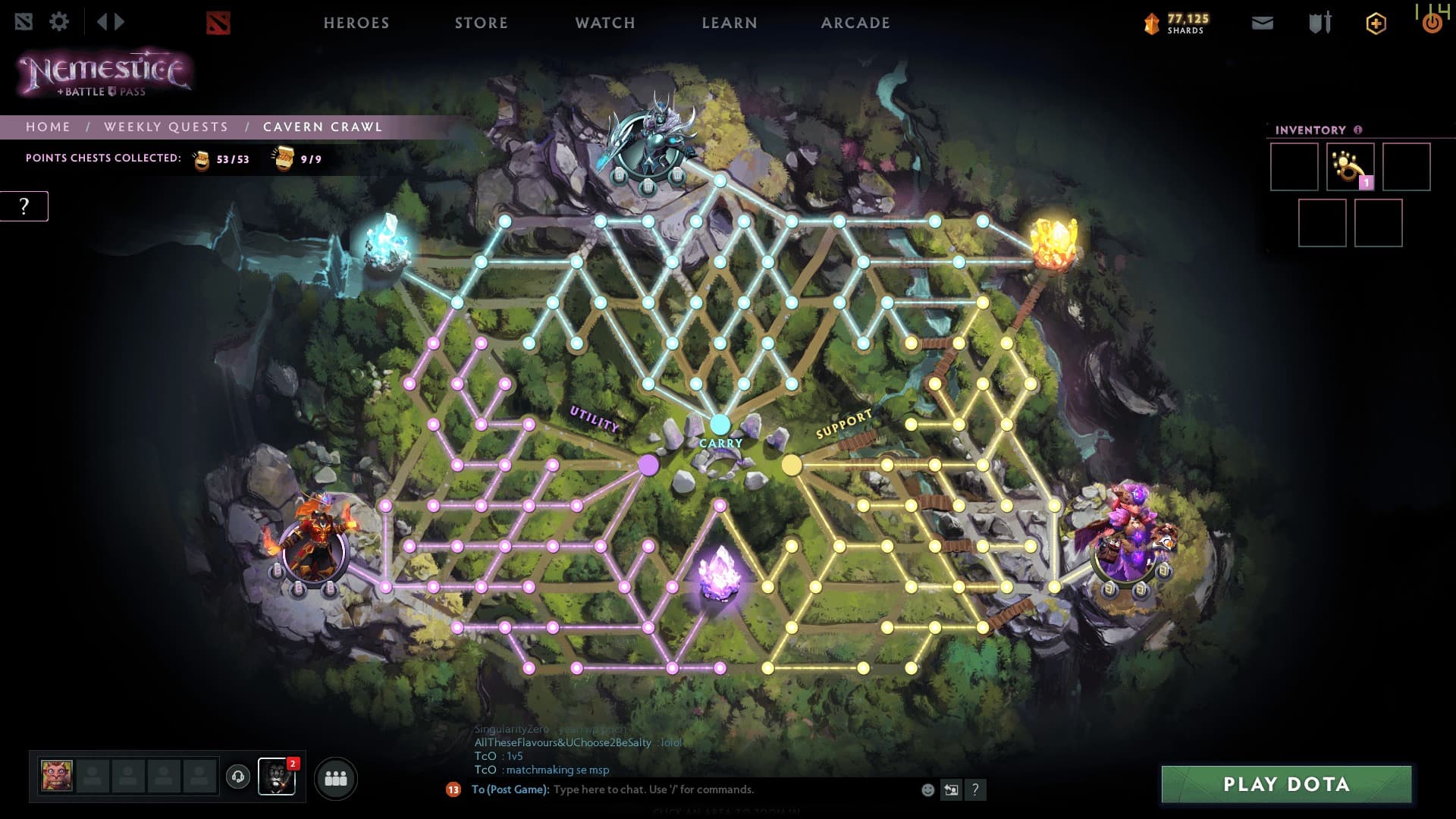Screen dimensions: 1456x819
Task: Click the red Dota 2 logo
Action: 218,23
